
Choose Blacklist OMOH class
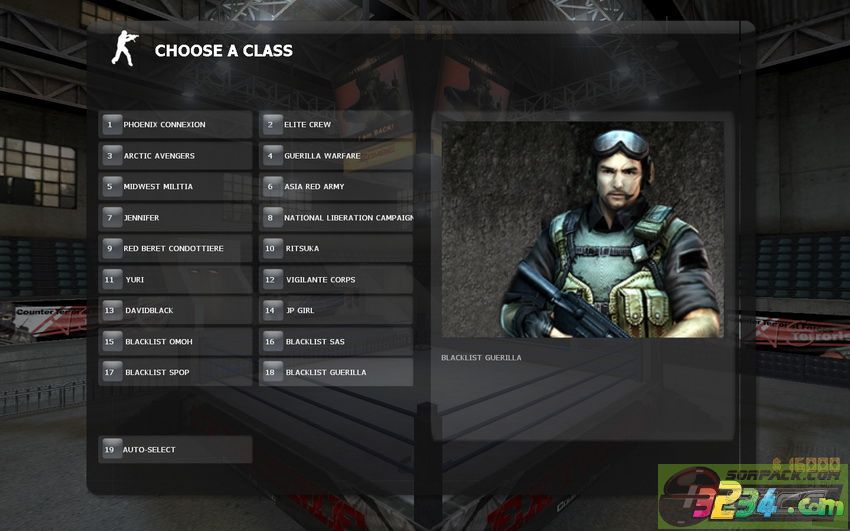pos(175,342)
